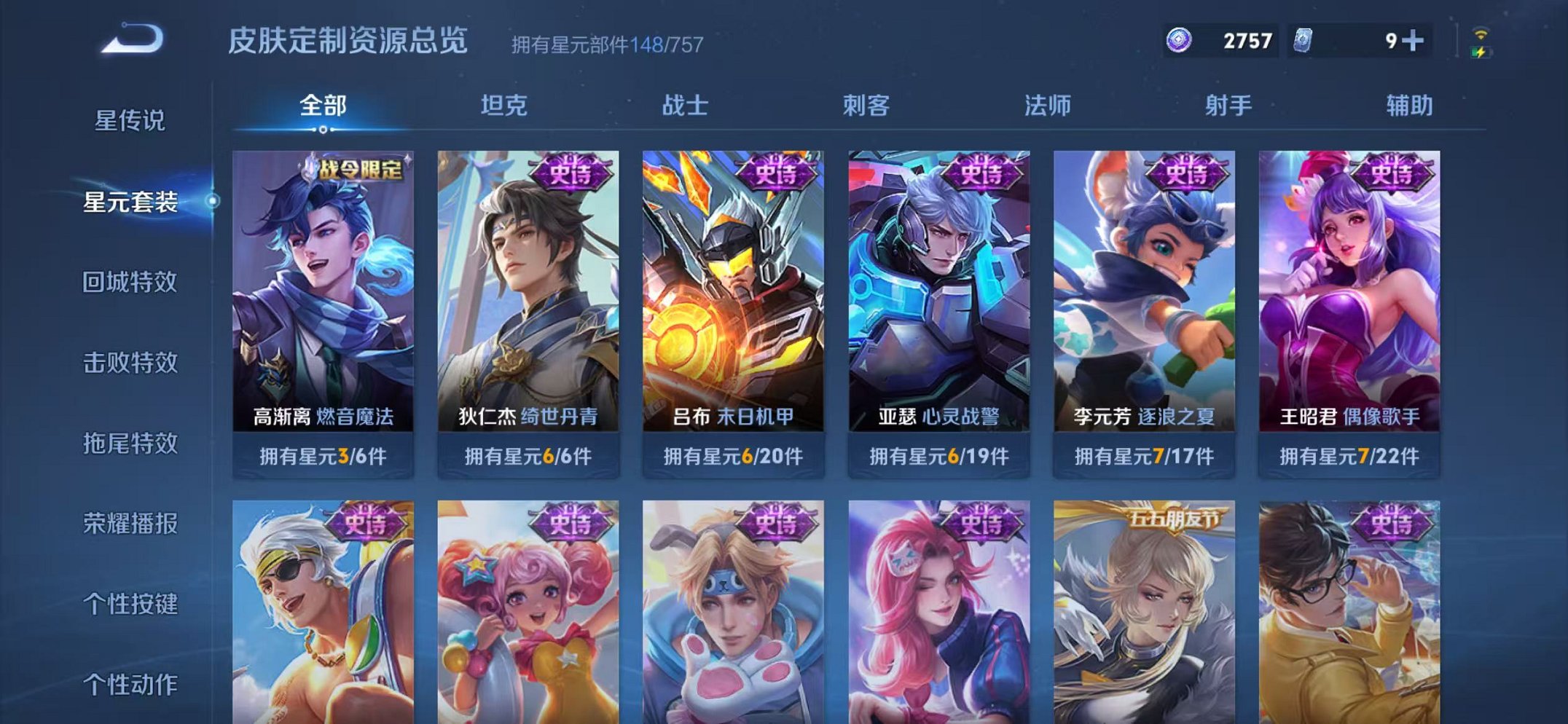Click the 拥有星元部件148/757 counter

point(606,45)
